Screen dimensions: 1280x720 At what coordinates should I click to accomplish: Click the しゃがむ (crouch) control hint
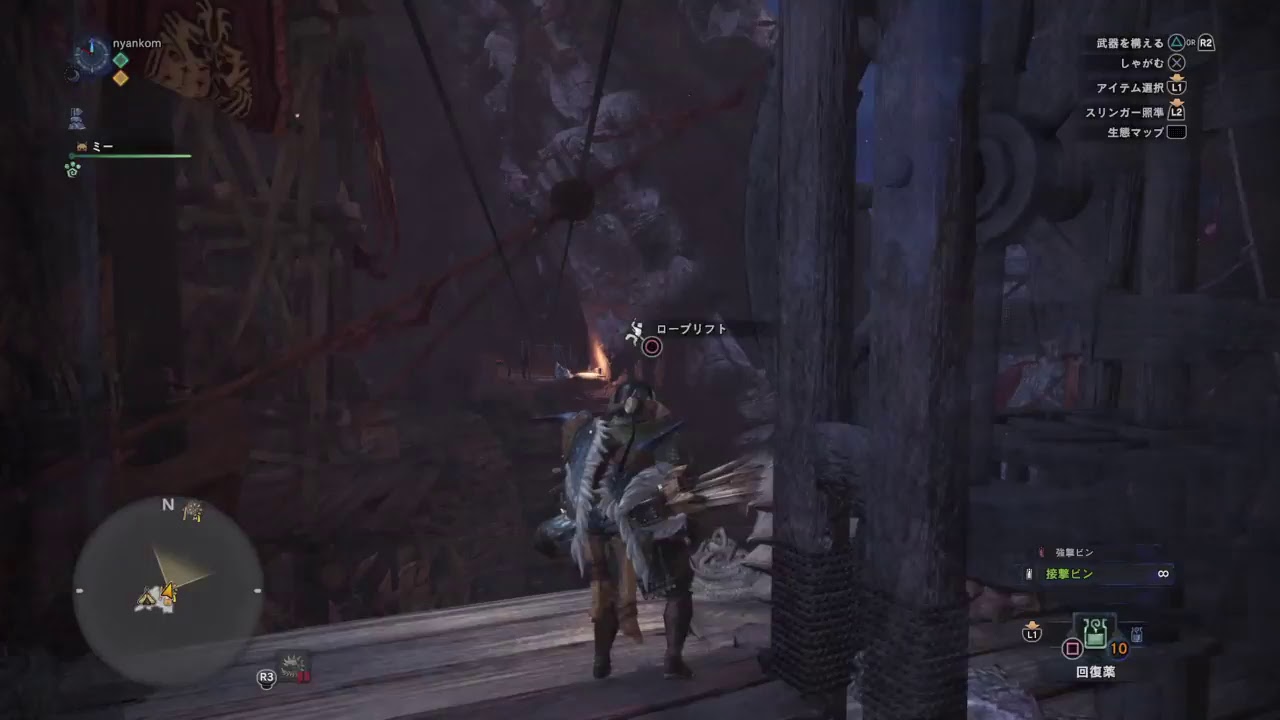click(1145, 61)
